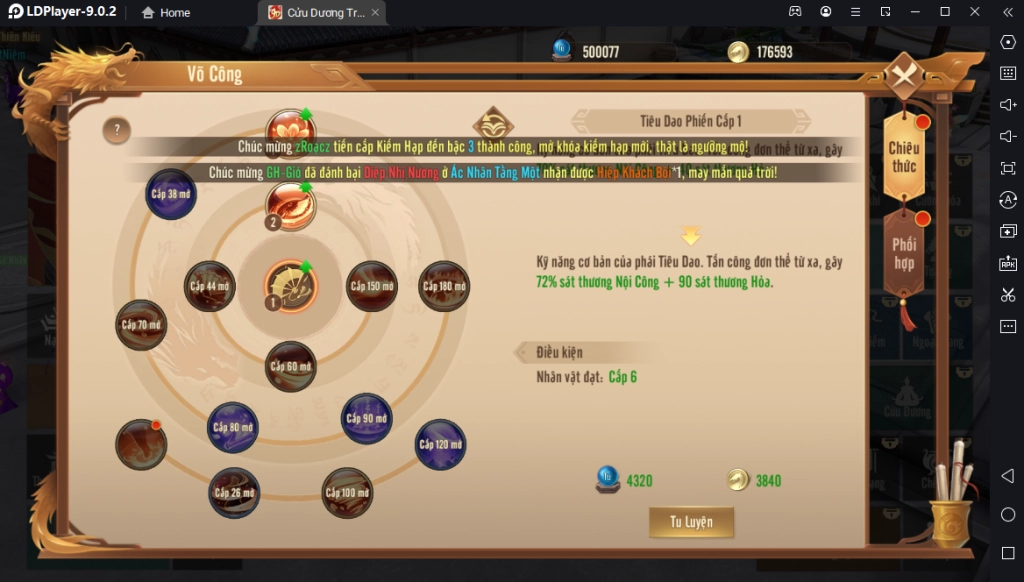
Task: Click the locked Cấp 80 skill
Action: point(233,428)
